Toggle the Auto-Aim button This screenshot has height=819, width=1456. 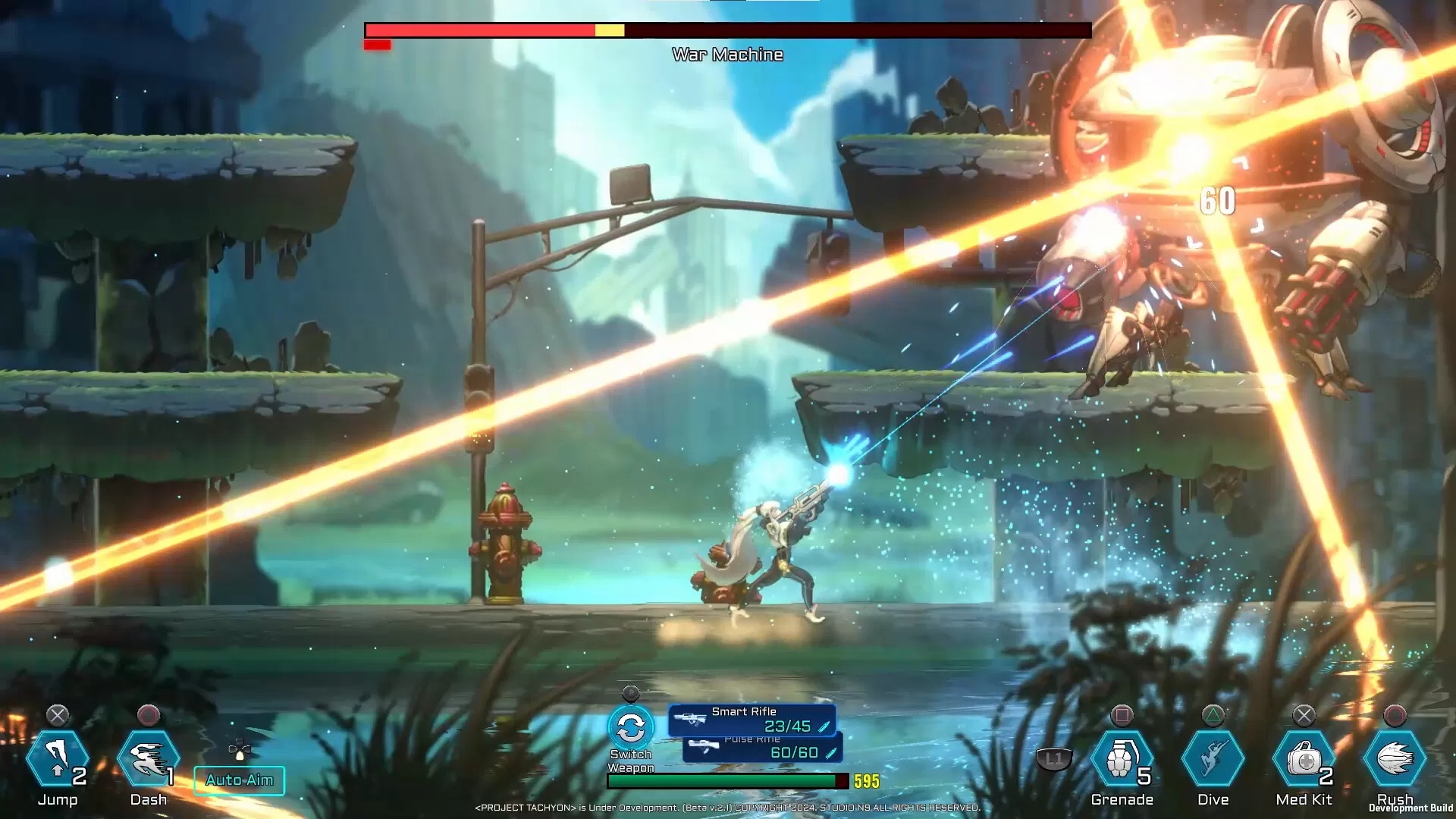tap(240, 780)
